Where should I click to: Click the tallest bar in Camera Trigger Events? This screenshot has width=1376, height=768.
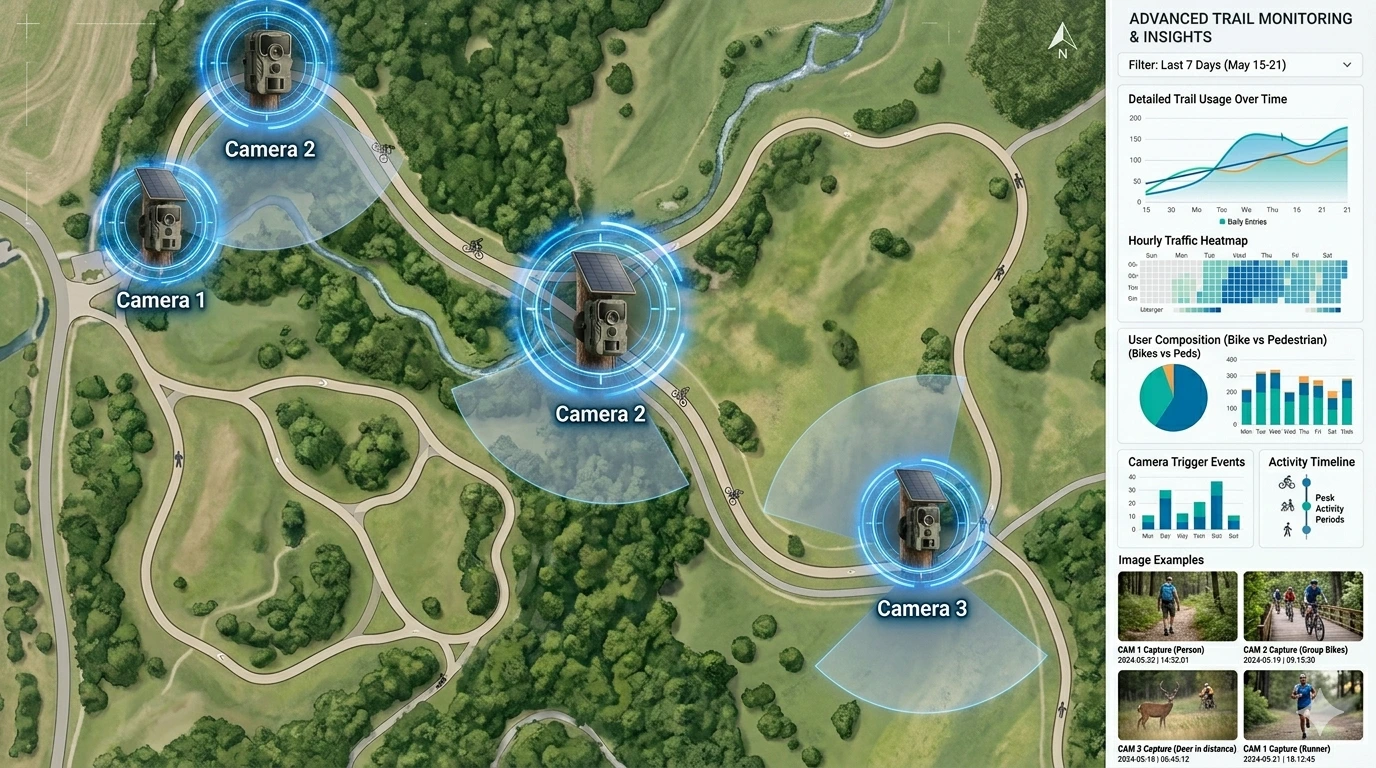[x=1217, y=506]
